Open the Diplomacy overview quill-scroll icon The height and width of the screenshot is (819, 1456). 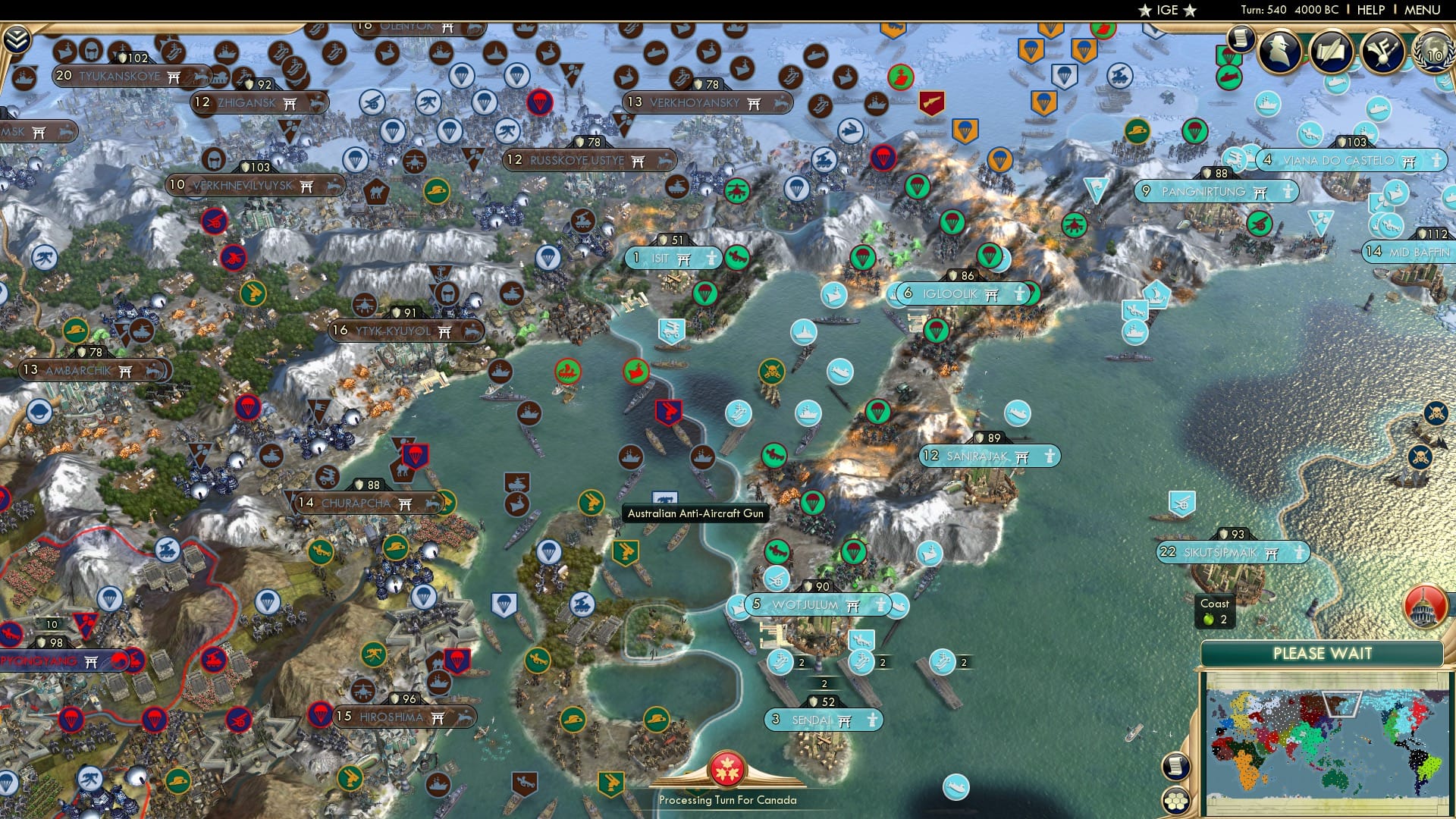[x=1331, y=52]
